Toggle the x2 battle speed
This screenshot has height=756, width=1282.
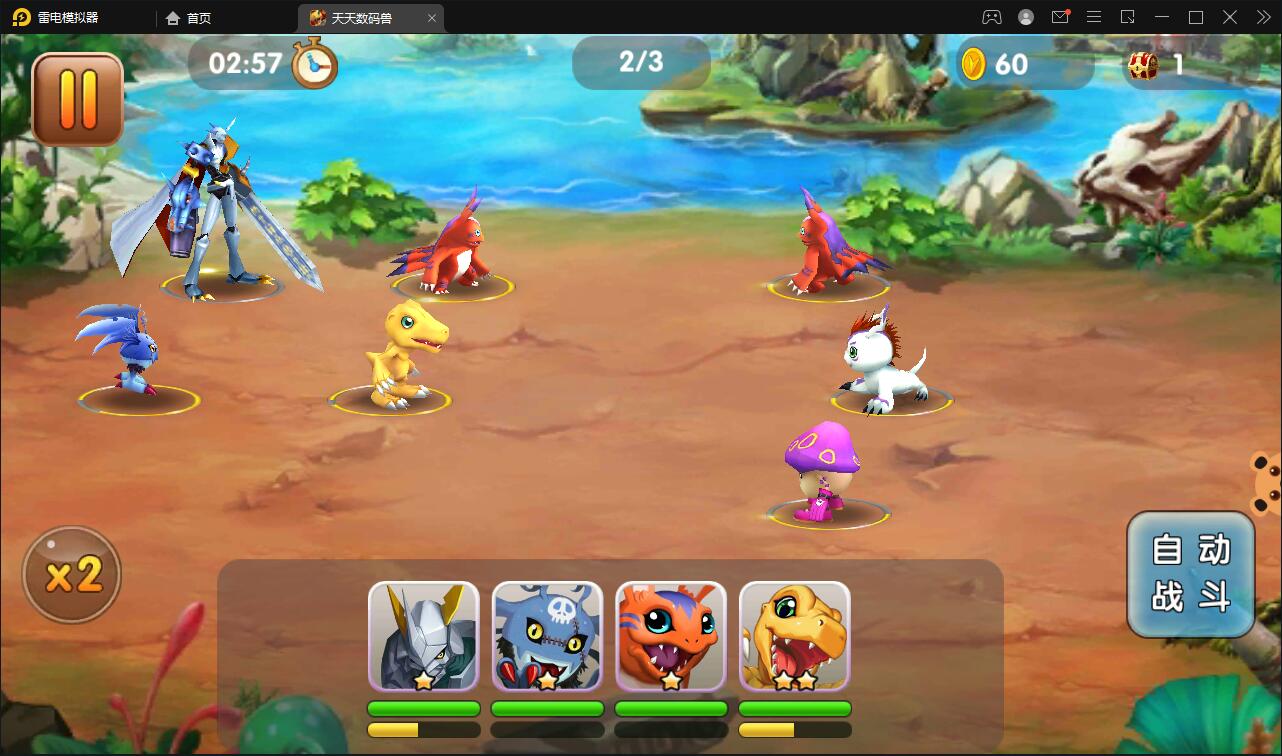[72, 575]
